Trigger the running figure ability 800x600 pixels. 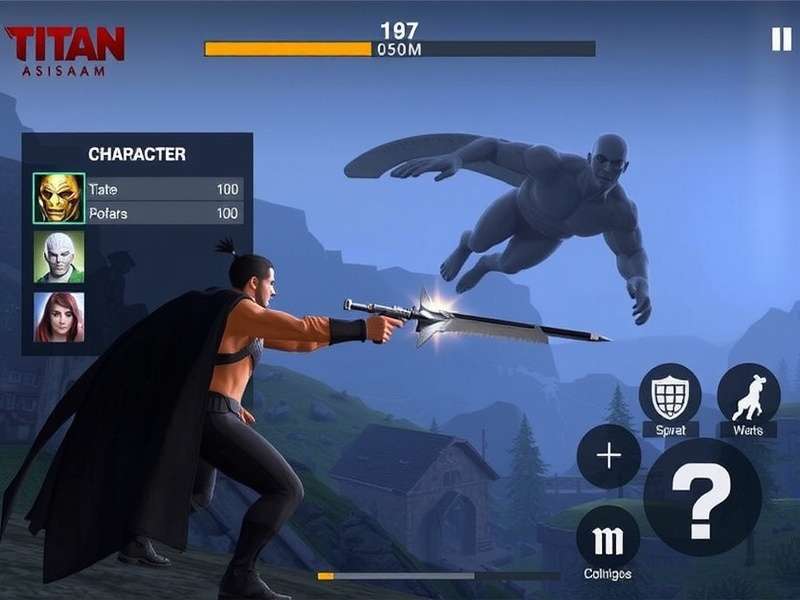(748, 394)
